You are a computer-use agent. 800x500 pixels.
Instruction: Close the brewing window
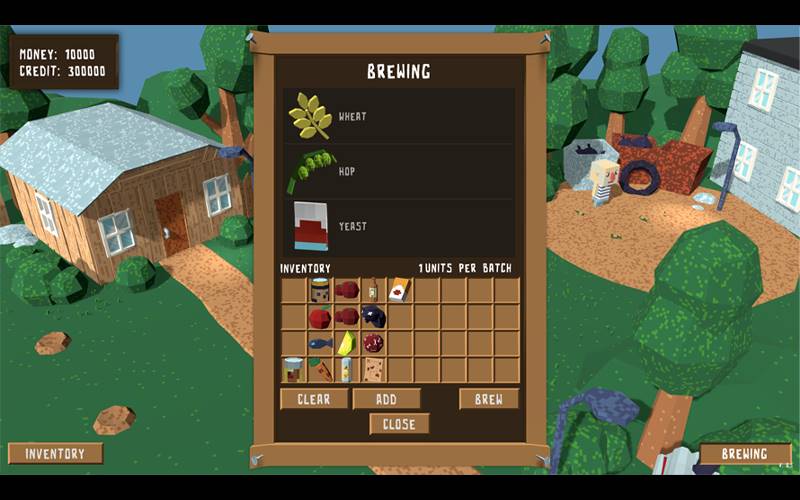tap(399, 424)
